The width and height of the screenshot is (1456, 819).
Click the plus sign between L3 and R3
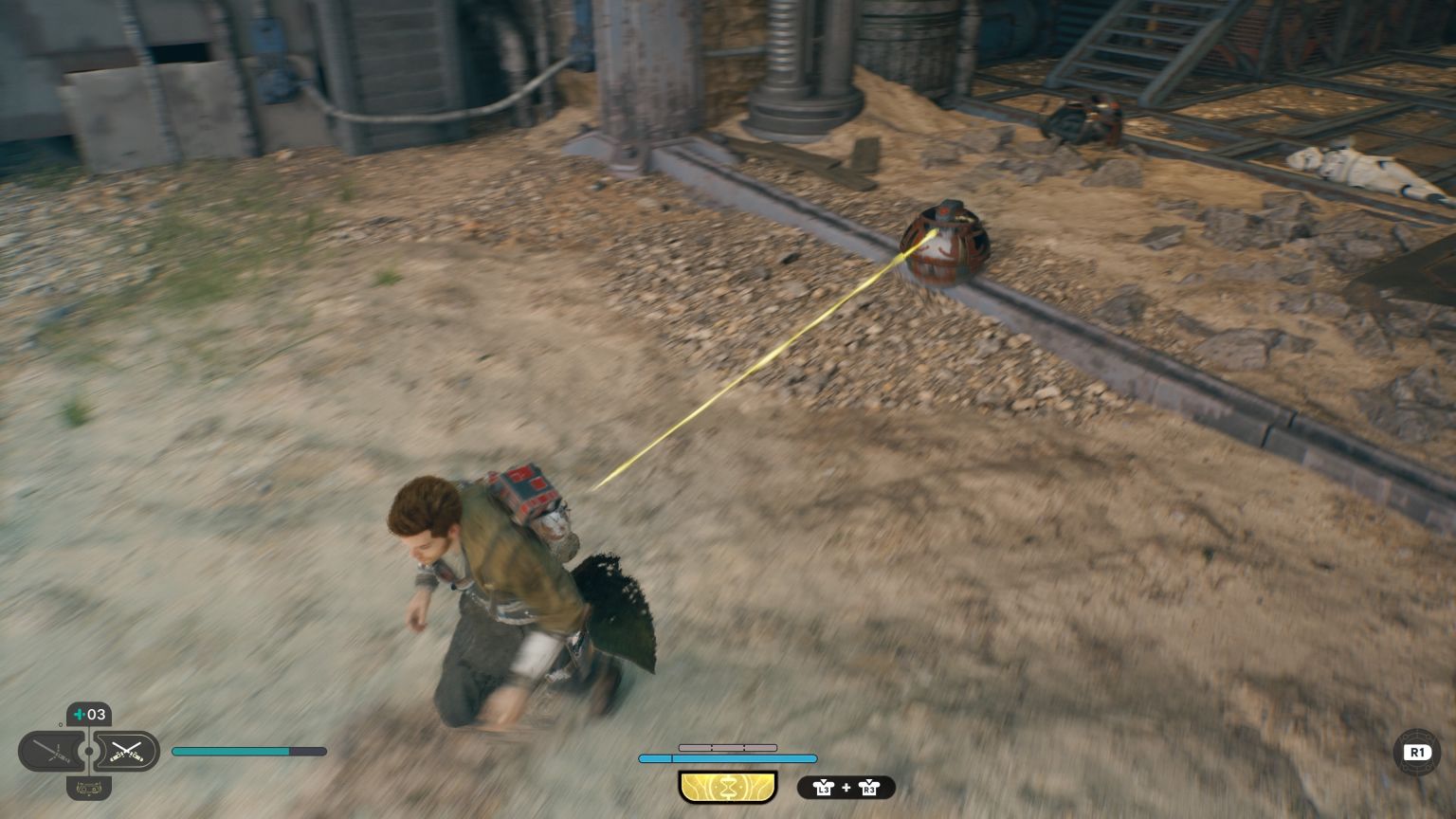pos(846,787)
